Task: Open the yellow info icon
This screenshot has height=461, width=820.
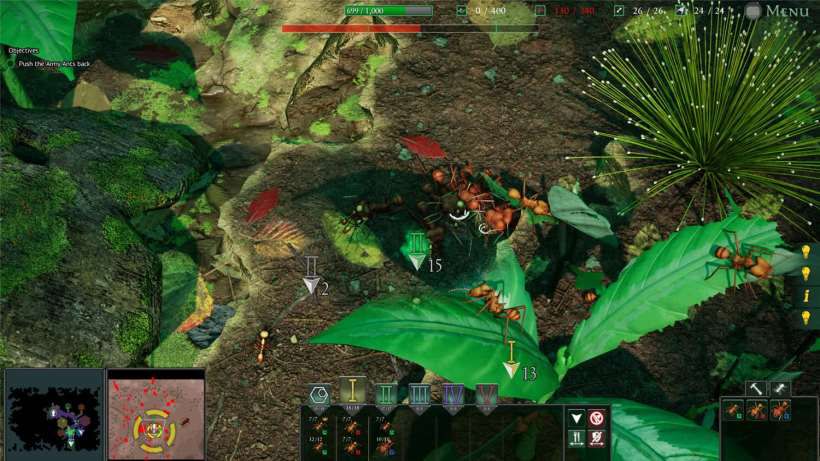Action: click(806, 295)
